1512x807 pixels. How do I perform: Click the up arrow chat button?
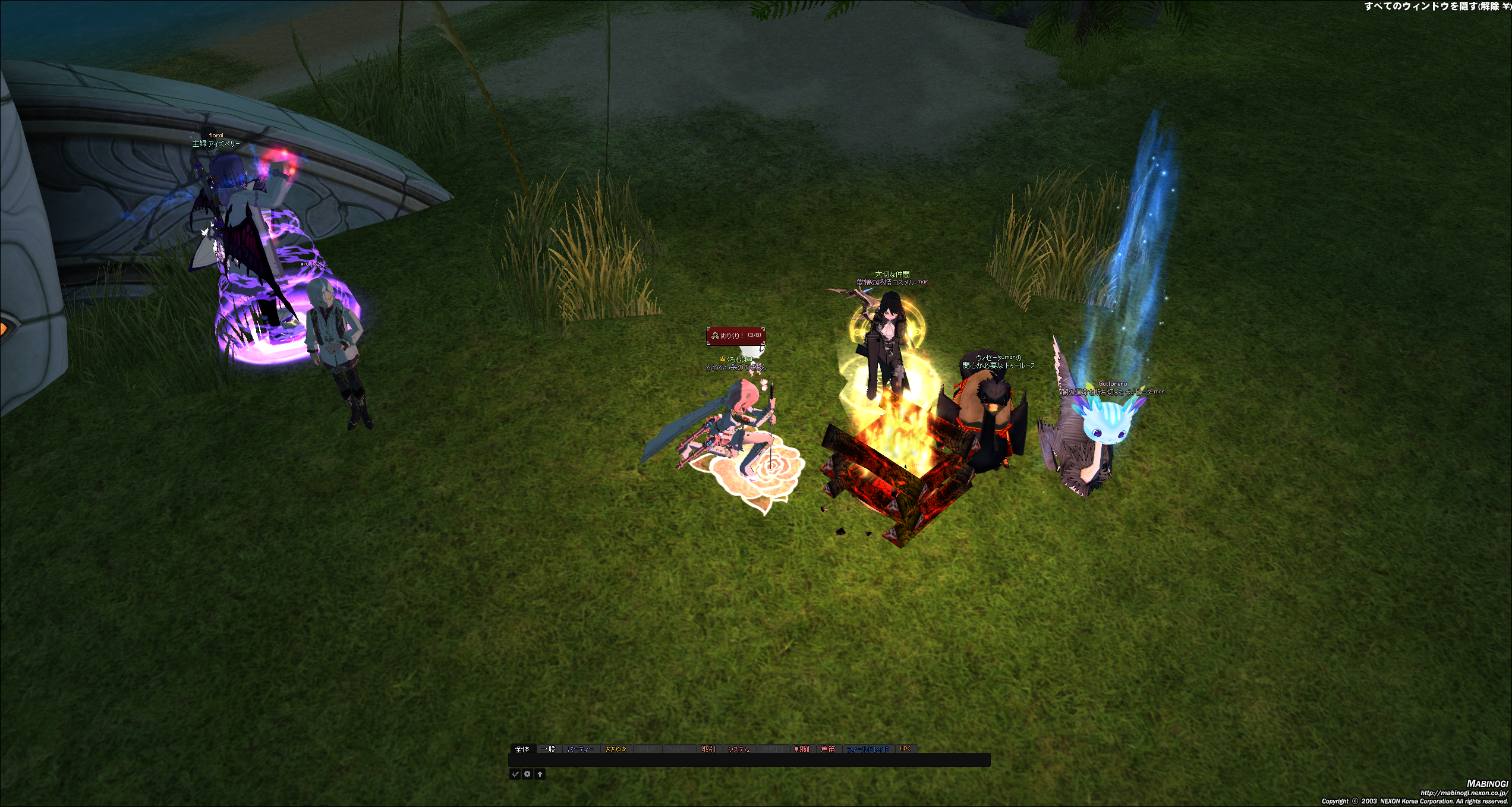point(540,774)
